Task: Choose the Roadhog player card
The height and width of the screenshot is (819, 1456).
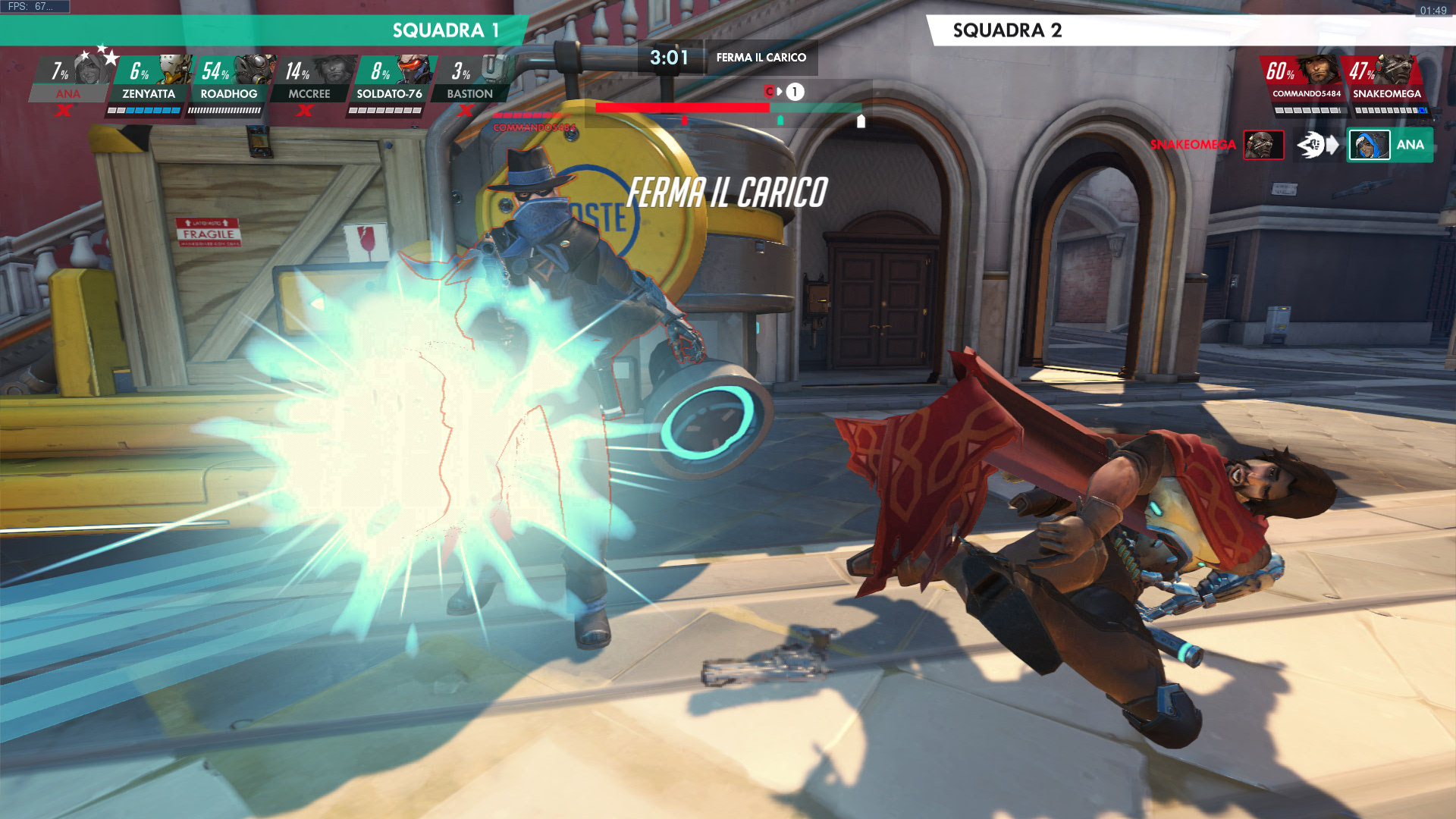Action: coord(229,80)
